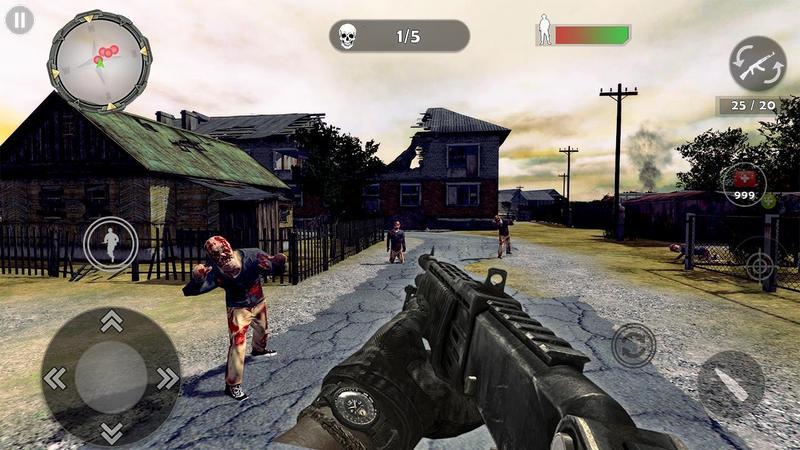Image resolution: width=800 pixels, height=450 pixels.
Task: Activate the crosshair aim button
Action: click(761, 265)
